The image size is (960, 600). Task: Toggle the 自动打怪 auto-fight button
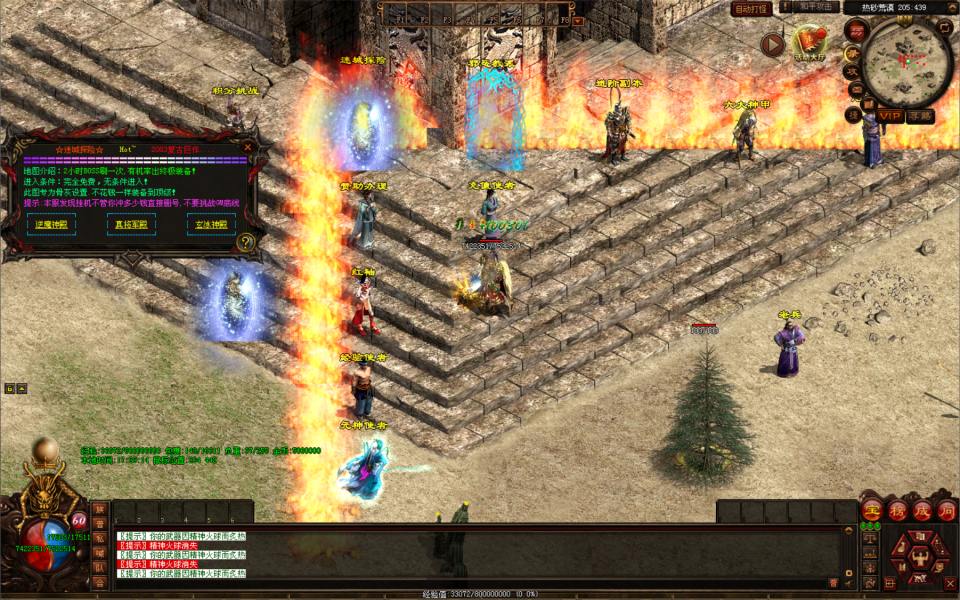(751, 8)
